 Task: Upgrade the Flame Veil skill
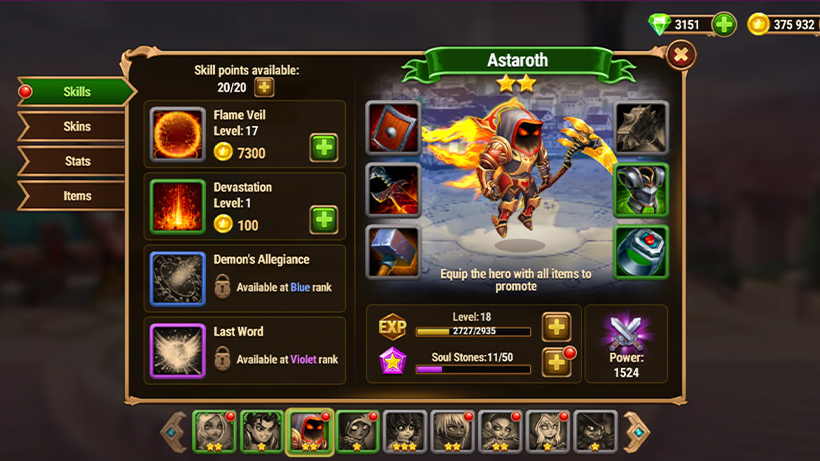click(323, 147)
